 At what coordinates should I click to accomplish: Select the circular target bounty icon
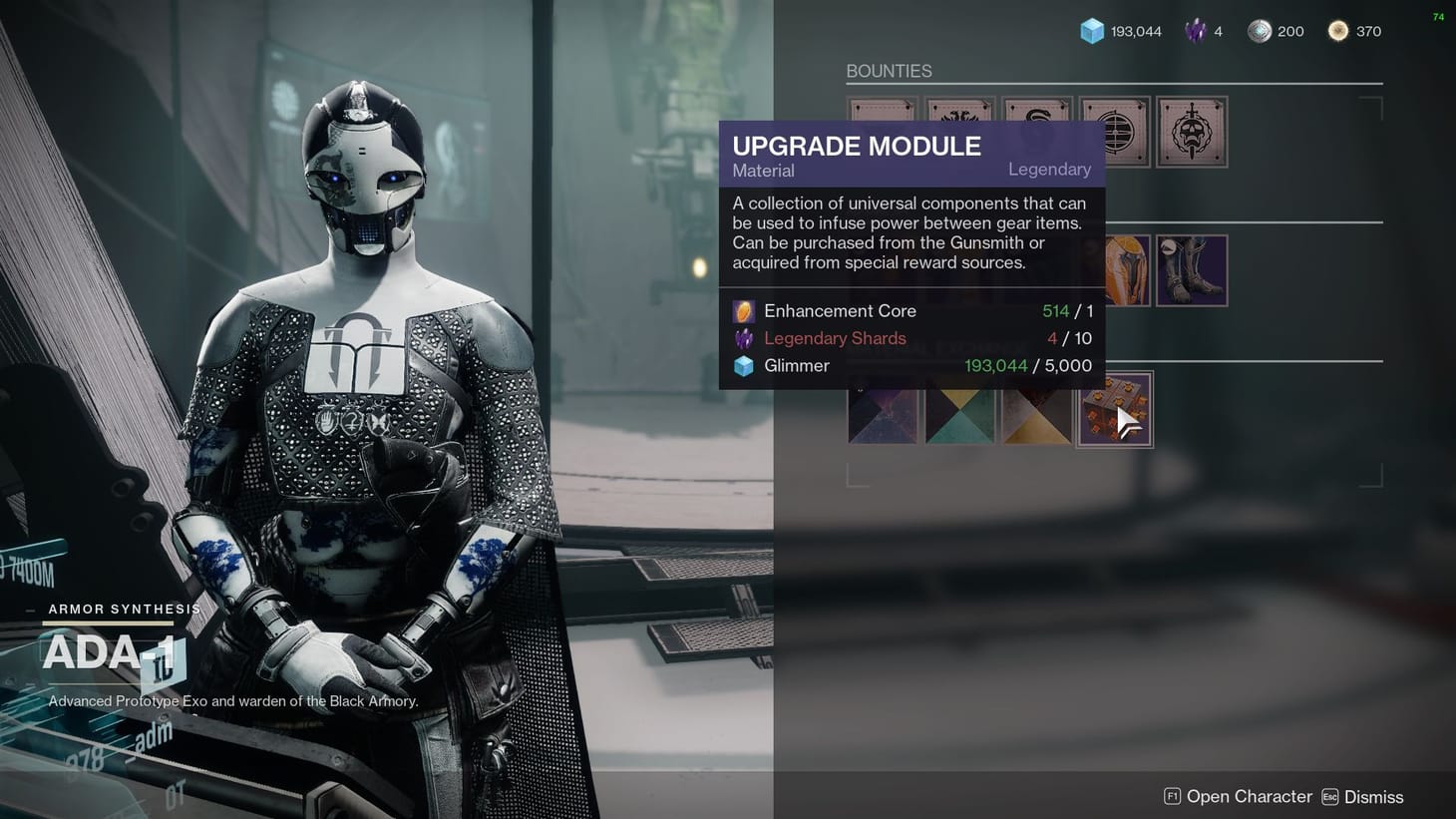point(1115,131)
